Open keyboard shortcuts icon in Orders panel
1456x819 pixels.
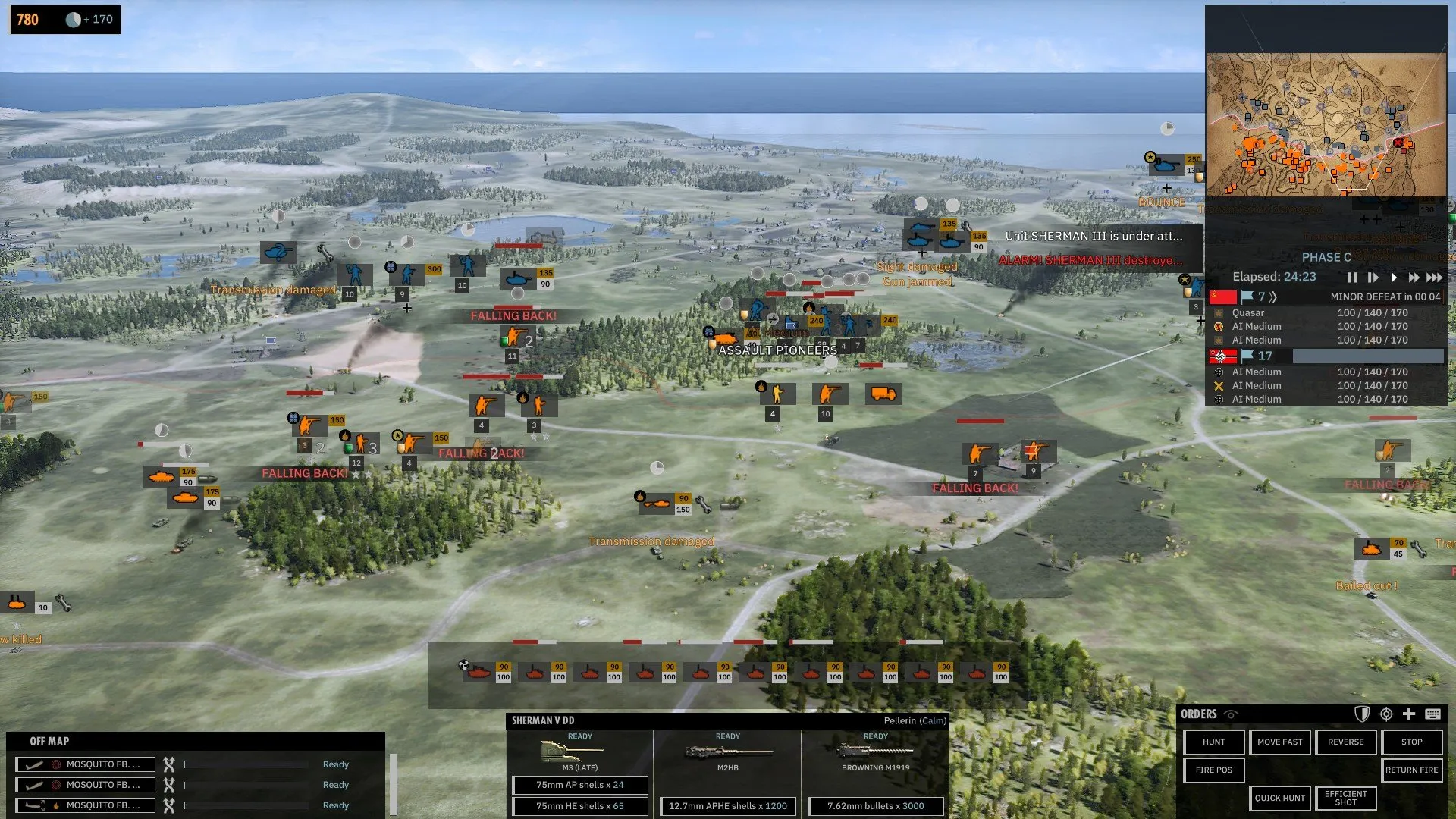[x=1432, y=714]
